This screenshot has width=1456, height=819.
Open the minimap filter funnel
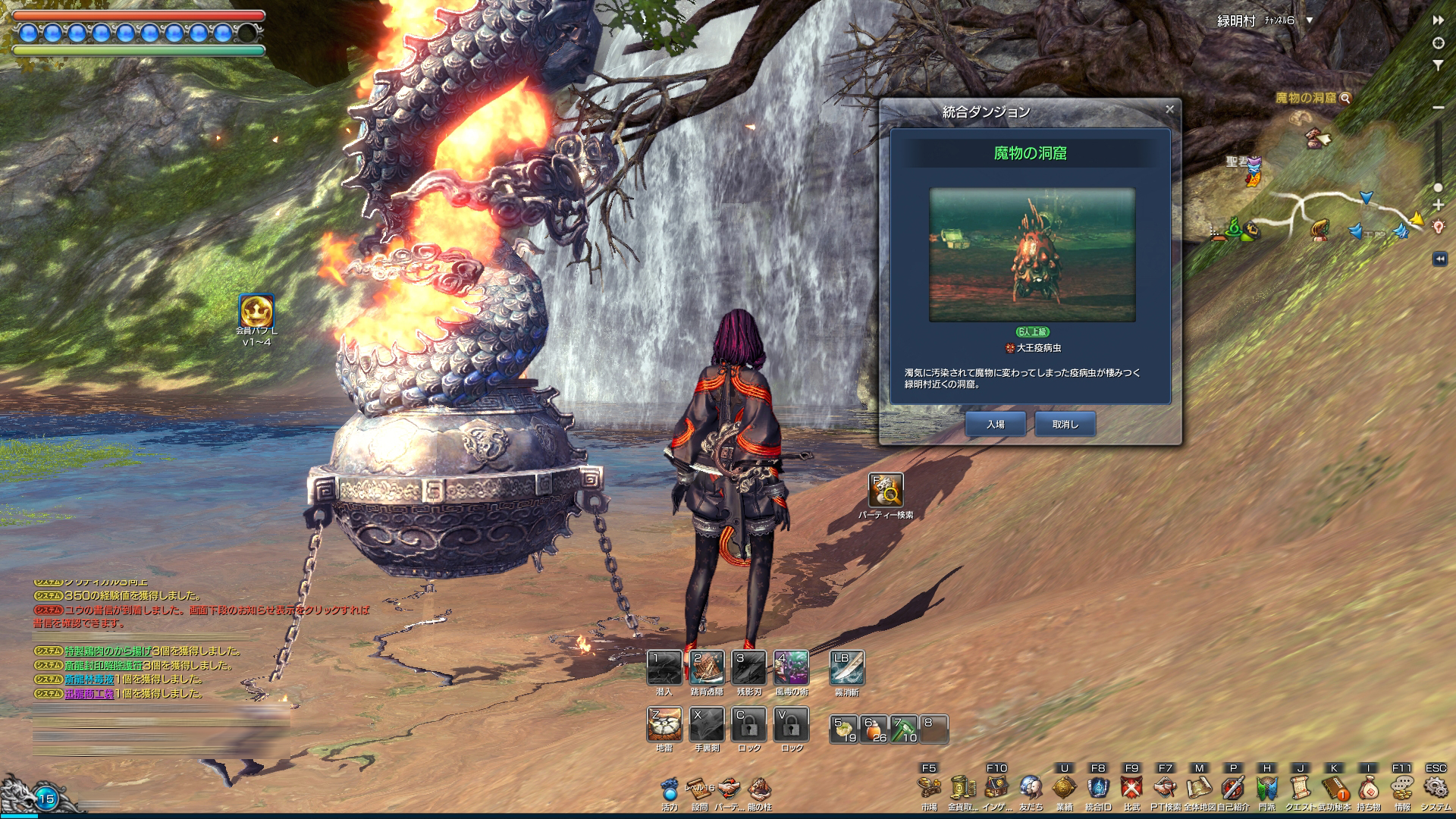coord(1438,66)
